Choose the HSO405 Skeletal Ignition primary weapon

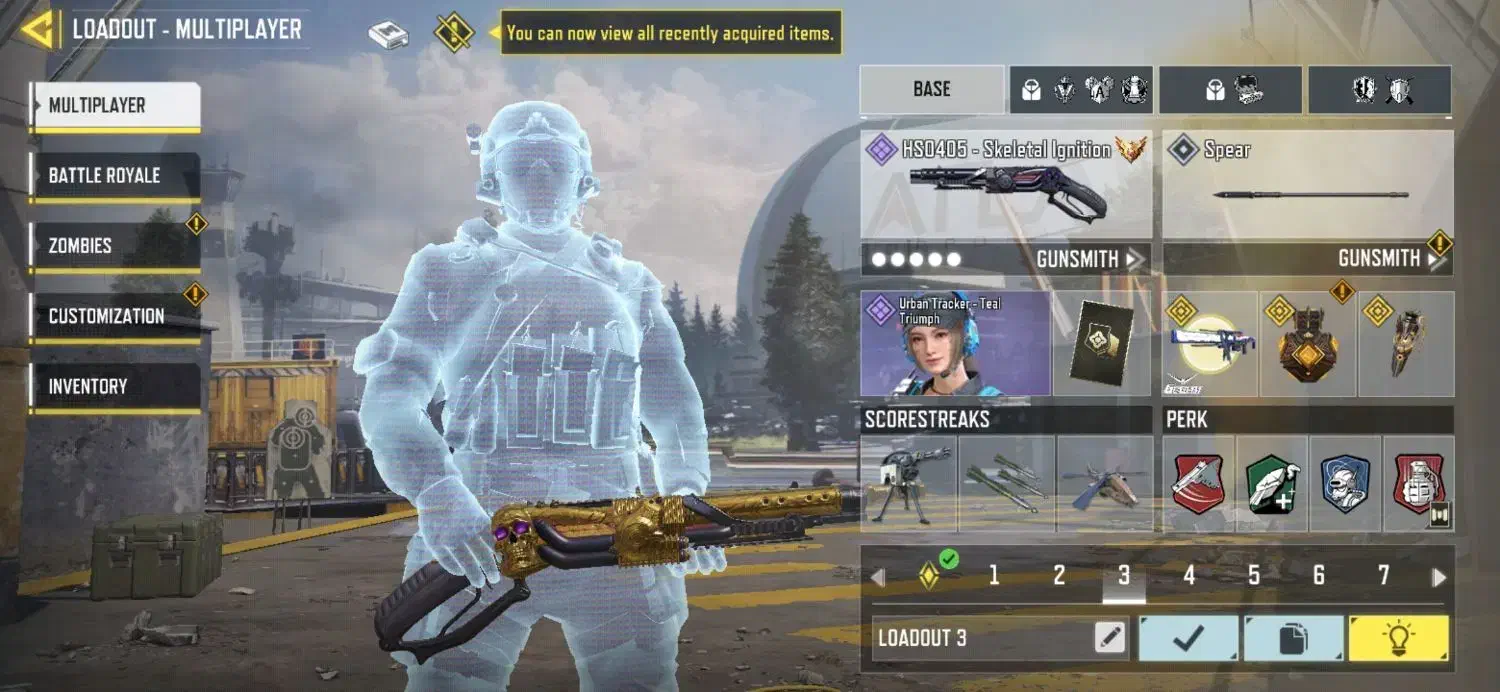pos(1006,184)
